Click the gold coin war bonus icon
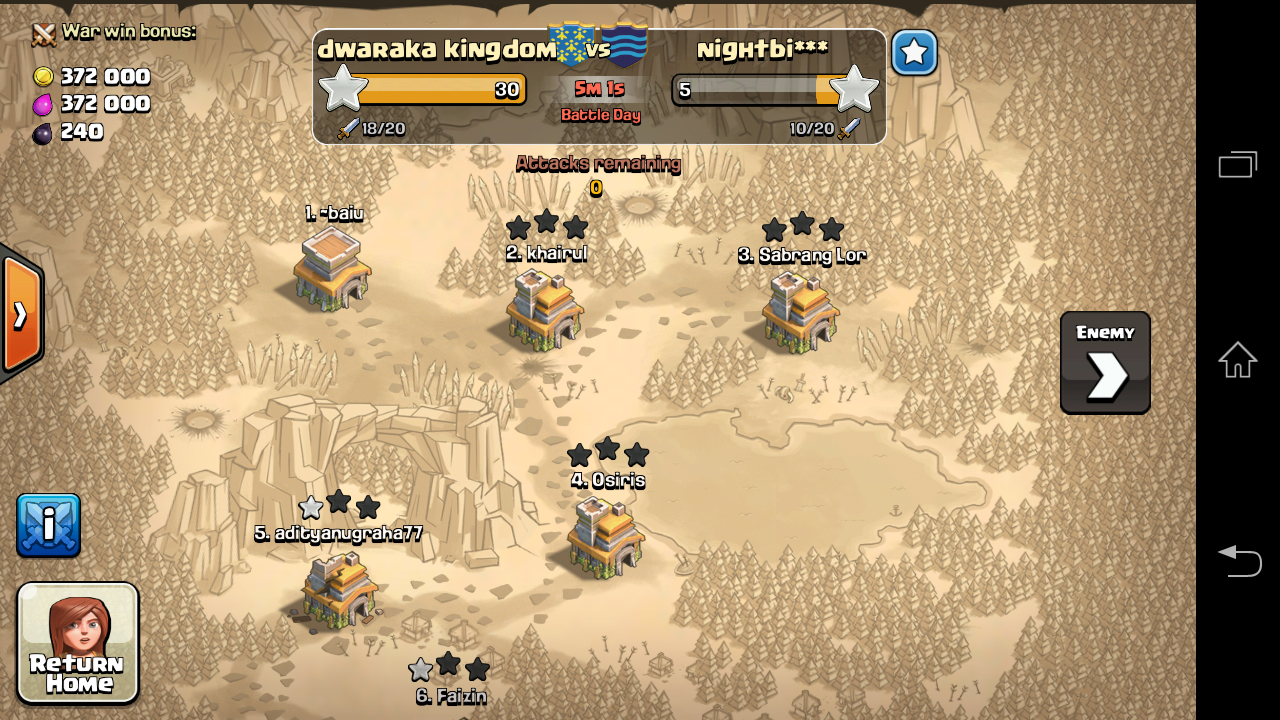 point(42,76)
